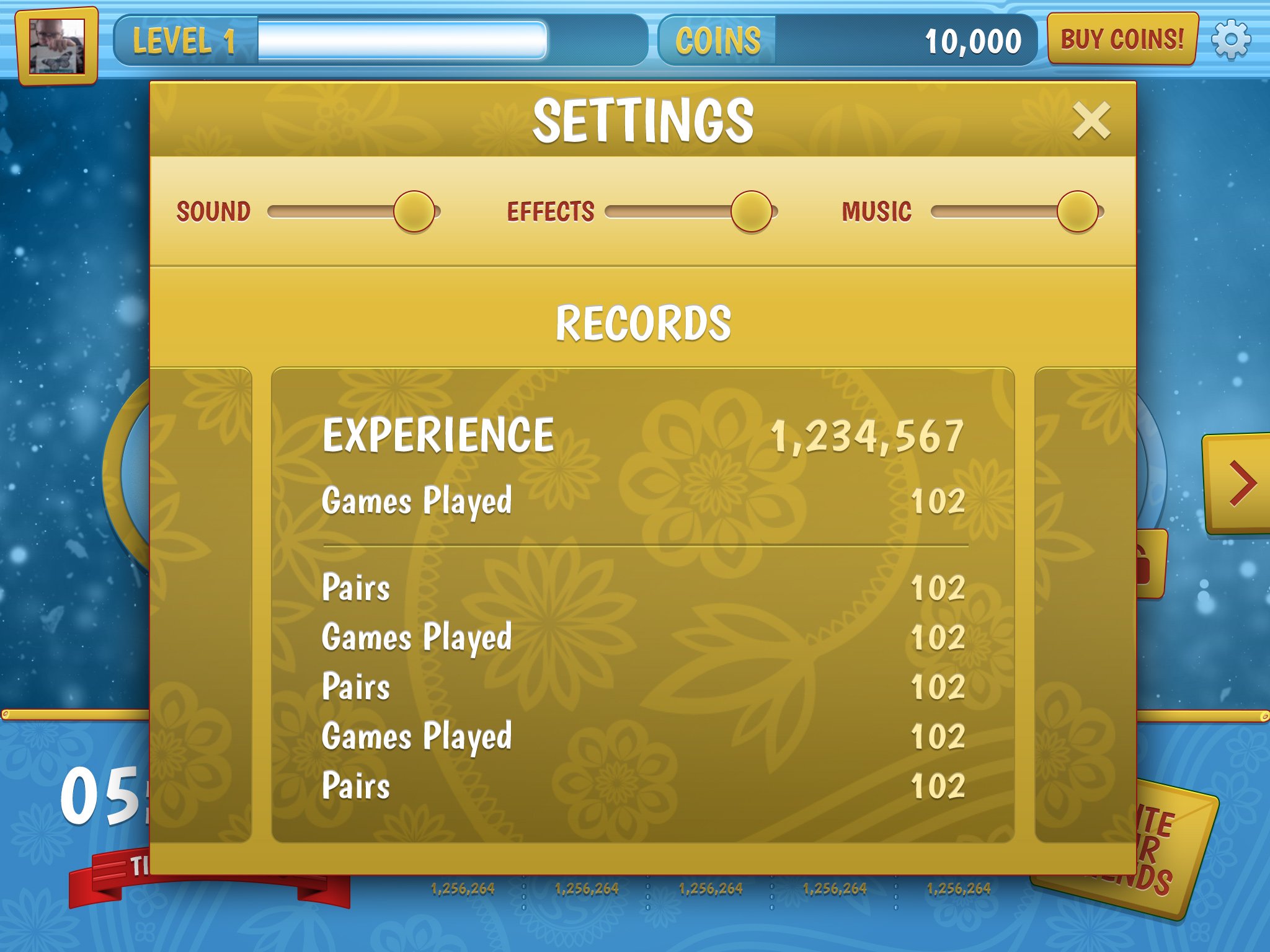Adjust the Effects slider knob

click(752, 211)
